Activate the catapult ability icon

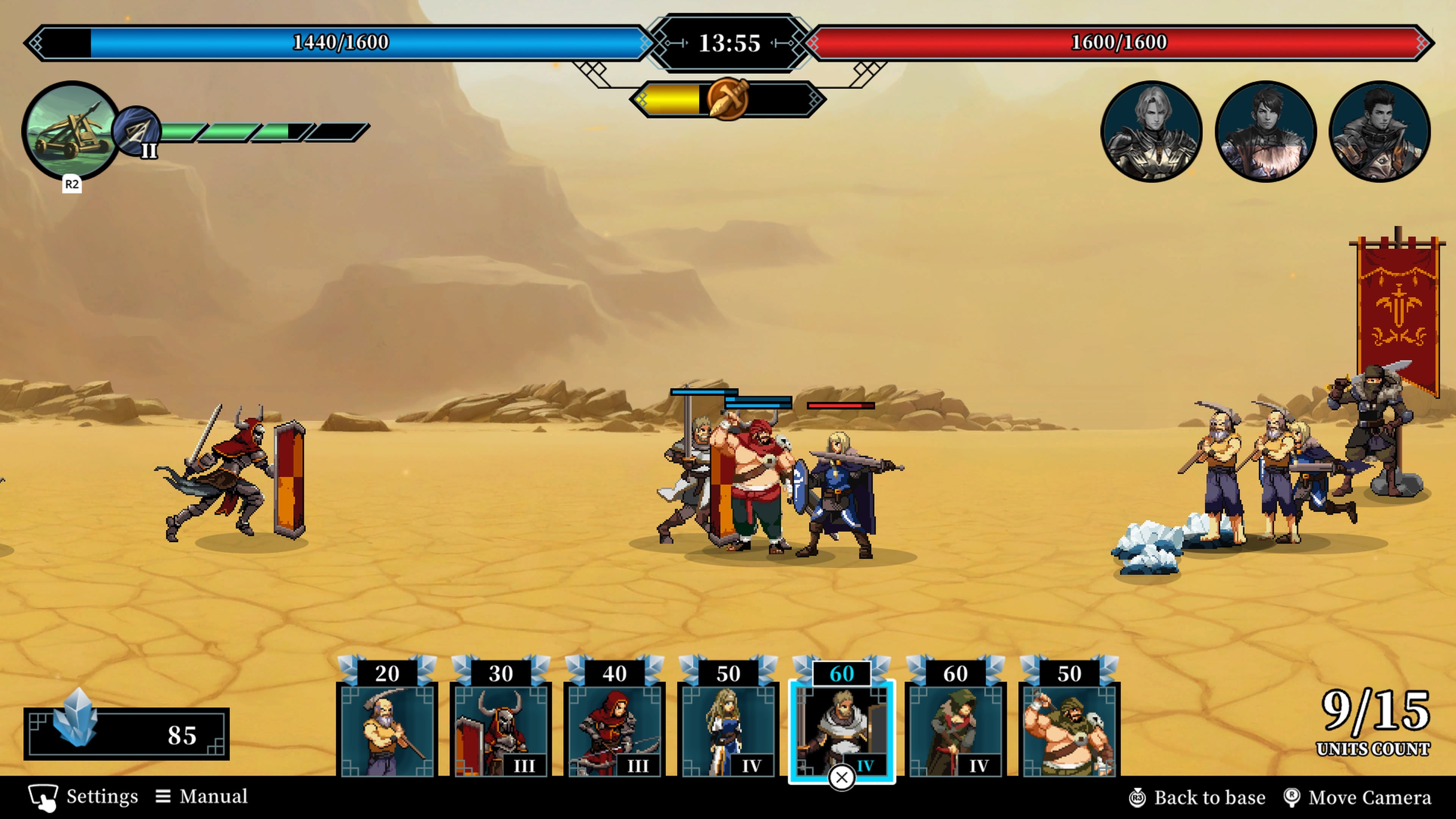pos(71,133)
